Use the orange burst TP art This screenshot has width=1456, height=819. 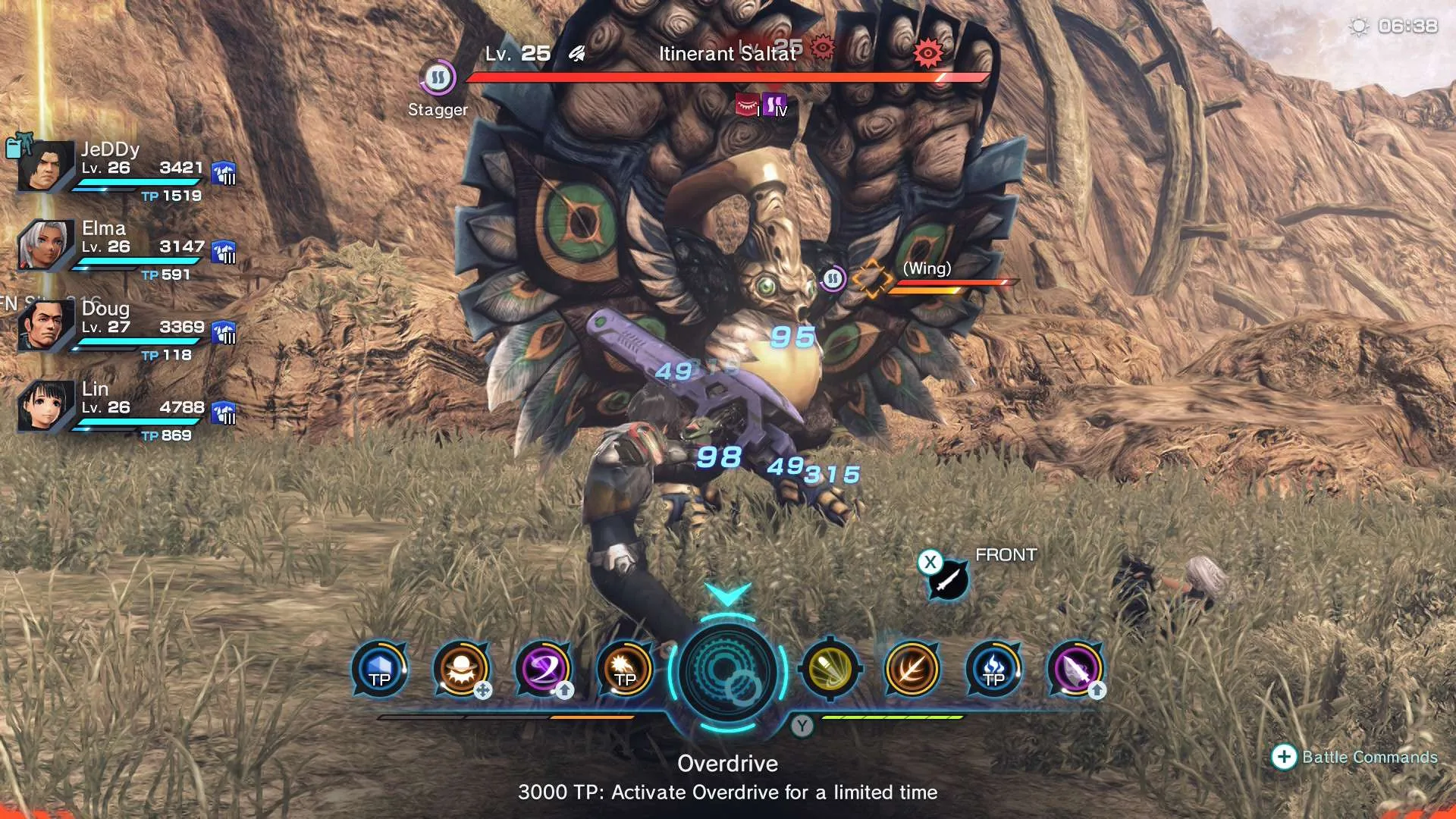click(625, 670)
